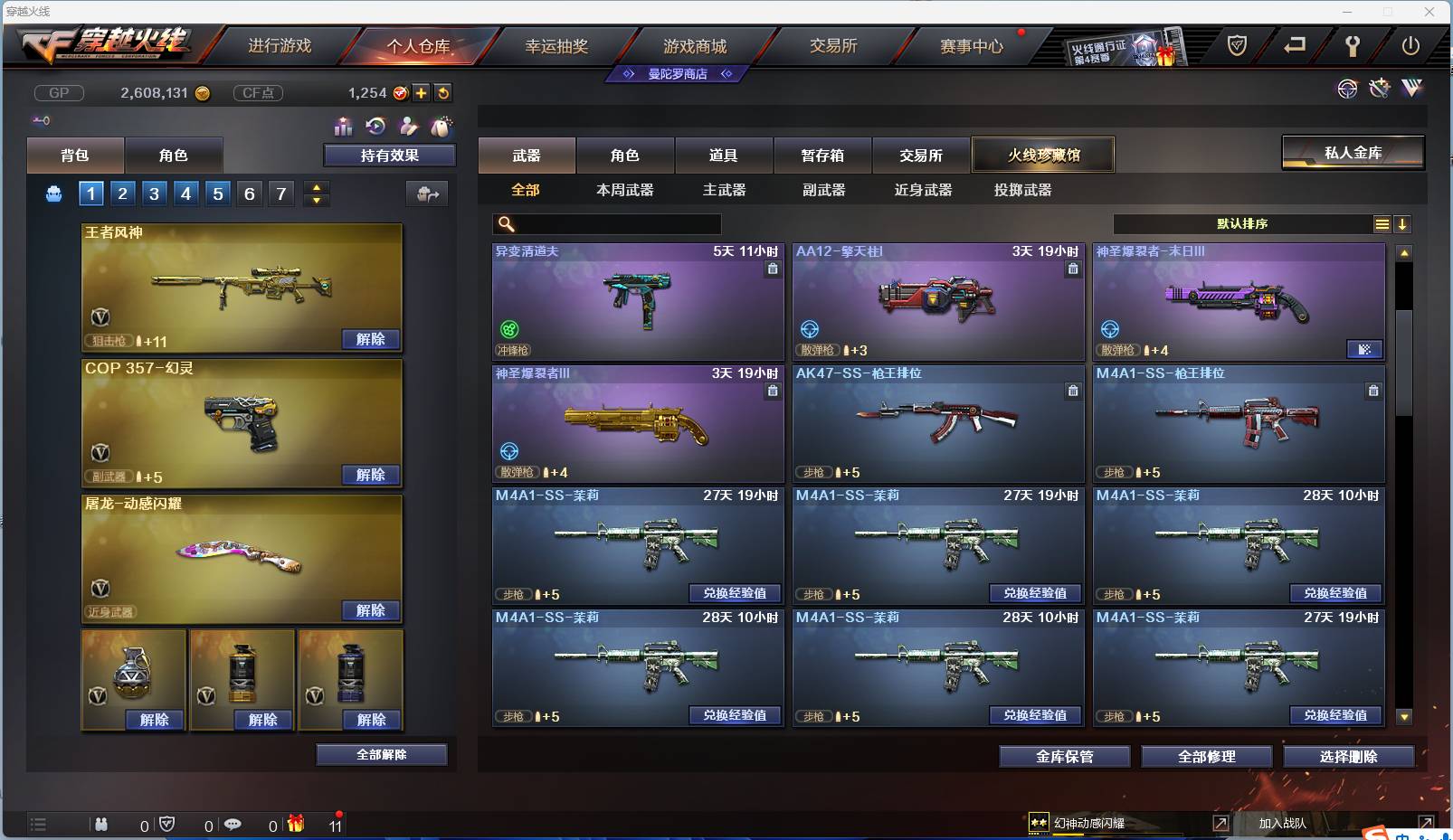Click the friends icon in the bottom-left status bar
The width and height of the screenshot is (1453, 840).
pyautogui.click(x=102, y=825)
